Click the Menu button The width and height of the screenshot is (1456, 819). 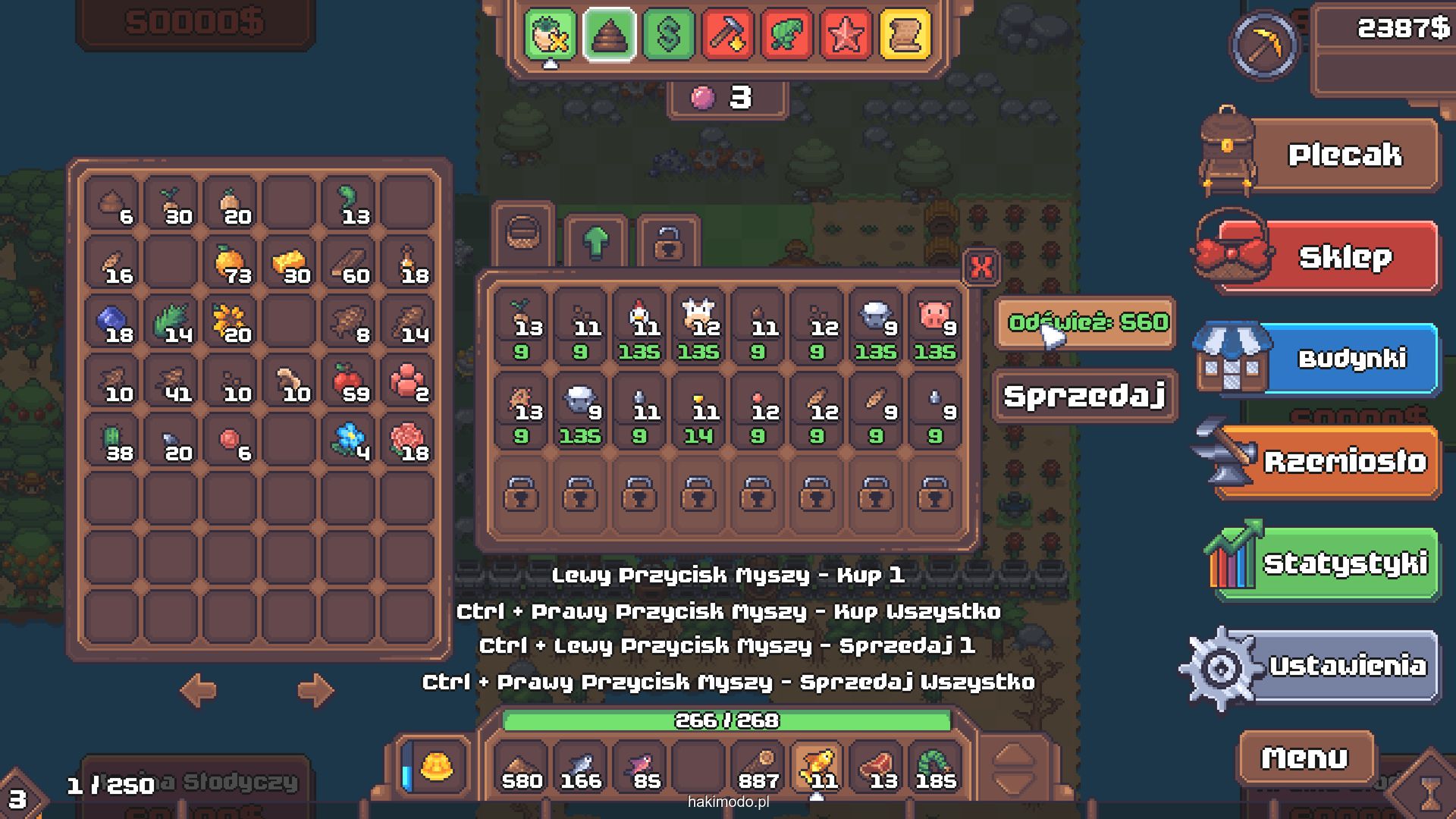coord(1304,758)
